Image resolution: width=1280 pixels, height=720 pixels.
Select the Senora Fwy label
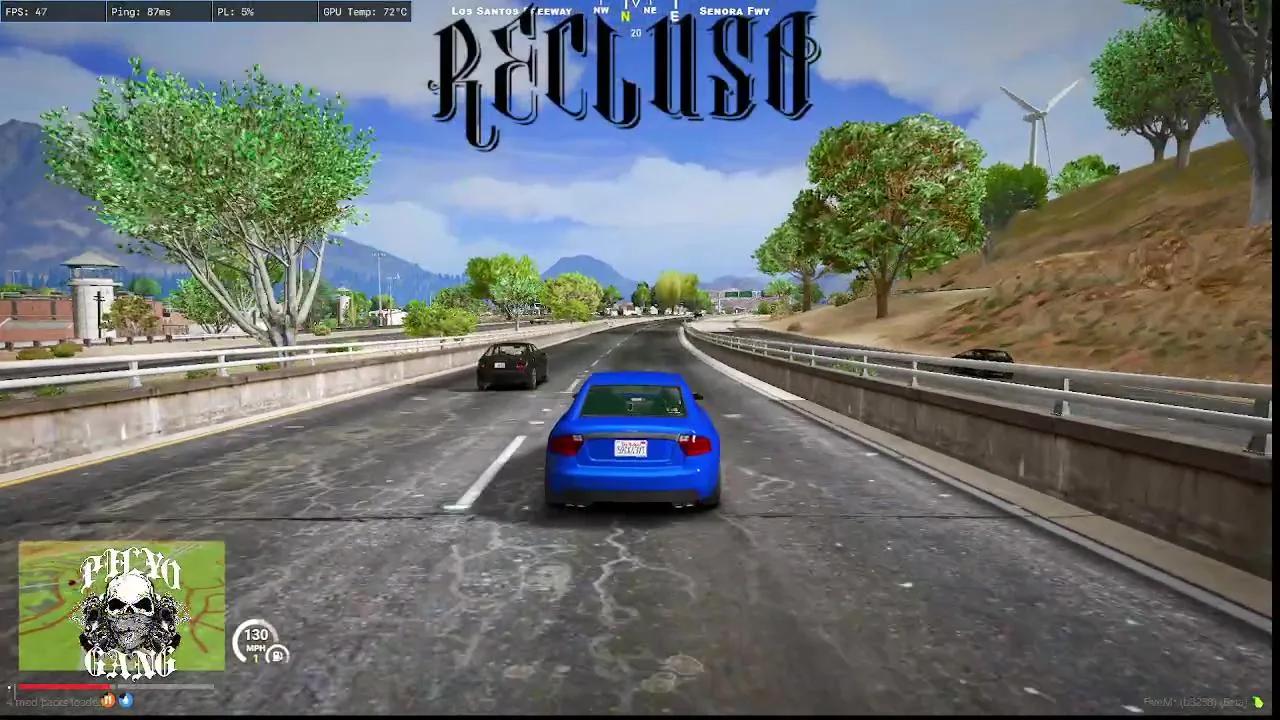pyautogui.click(x=733, y=11)
